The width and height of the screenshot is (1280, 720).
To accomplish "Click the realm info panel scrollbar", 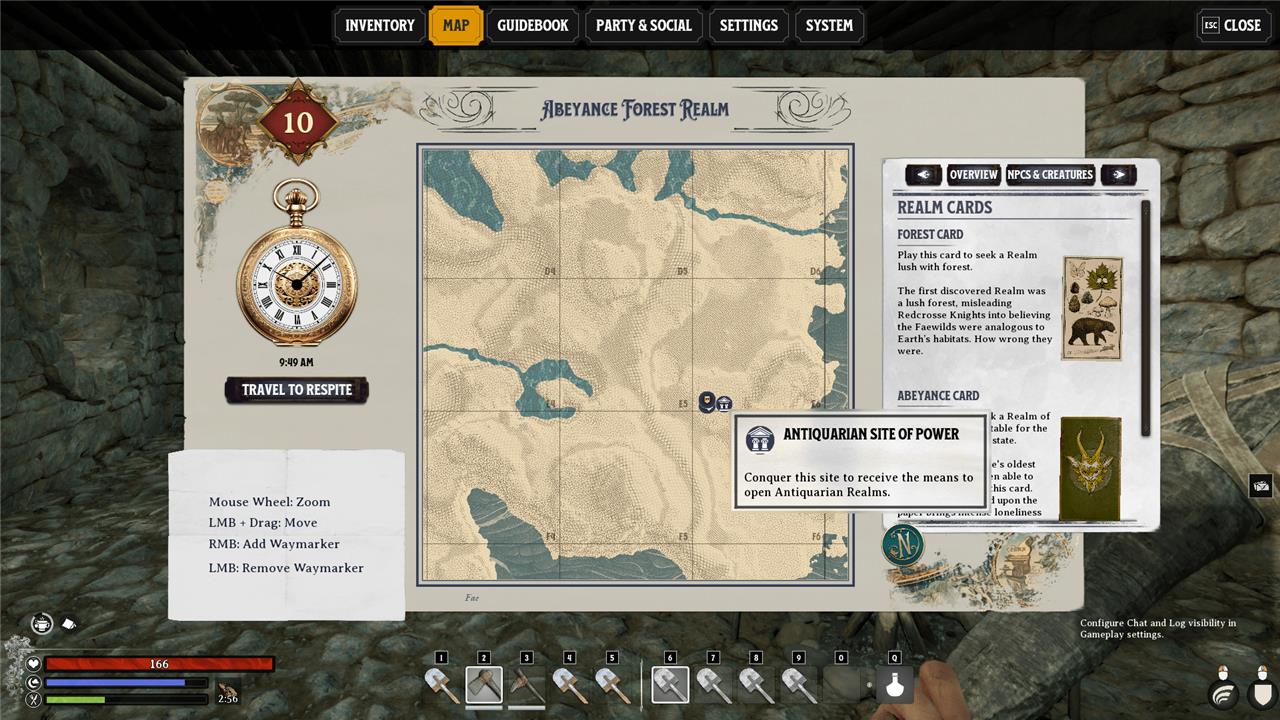I will [1146, 318].
